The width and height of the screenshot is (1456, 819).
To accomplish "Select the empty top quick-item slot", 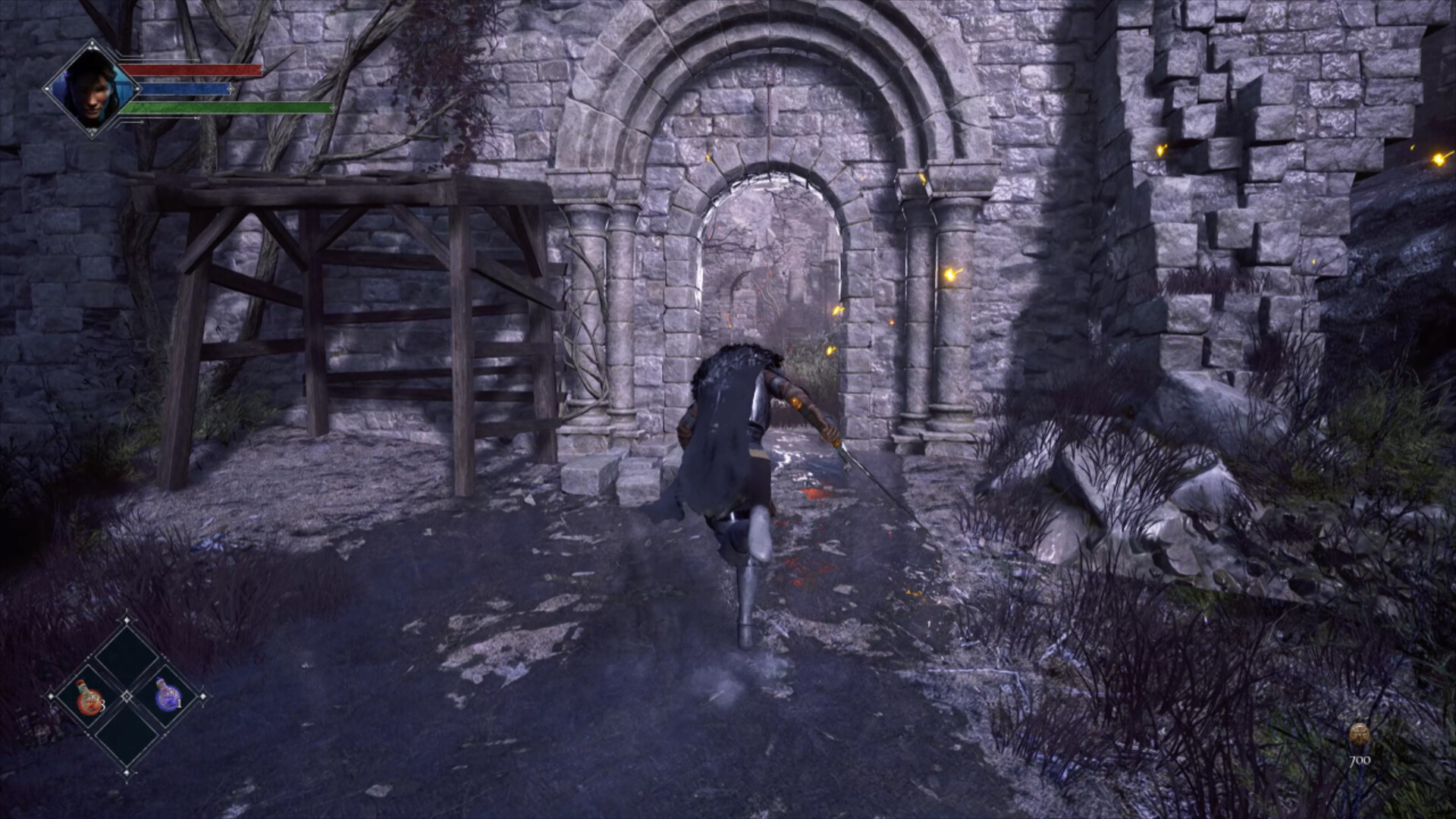I will coord(126,656).
